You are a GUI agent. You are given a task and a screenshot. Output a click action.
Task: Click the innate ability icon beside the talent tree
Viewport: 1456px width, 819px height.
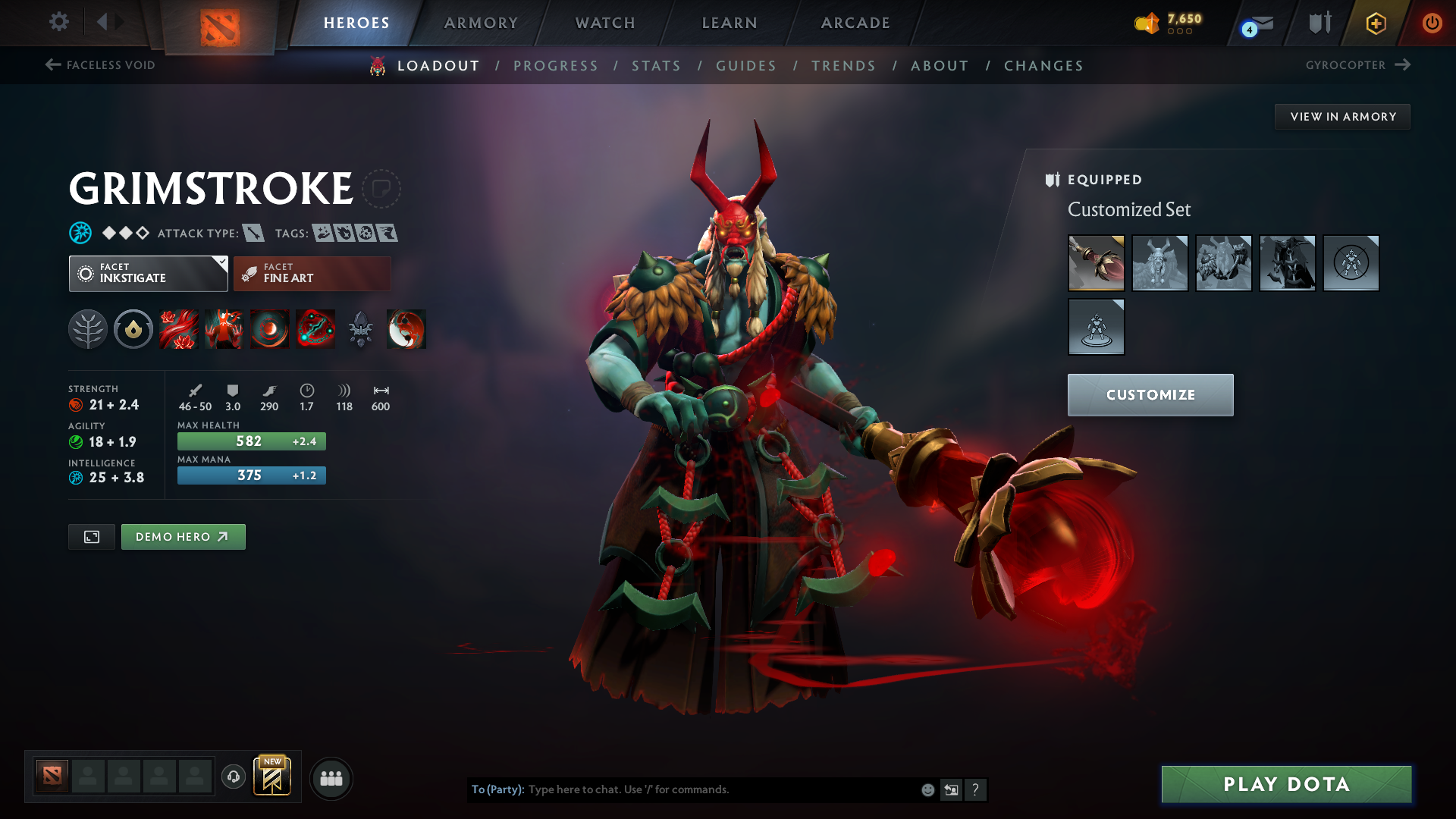[133, 329]
